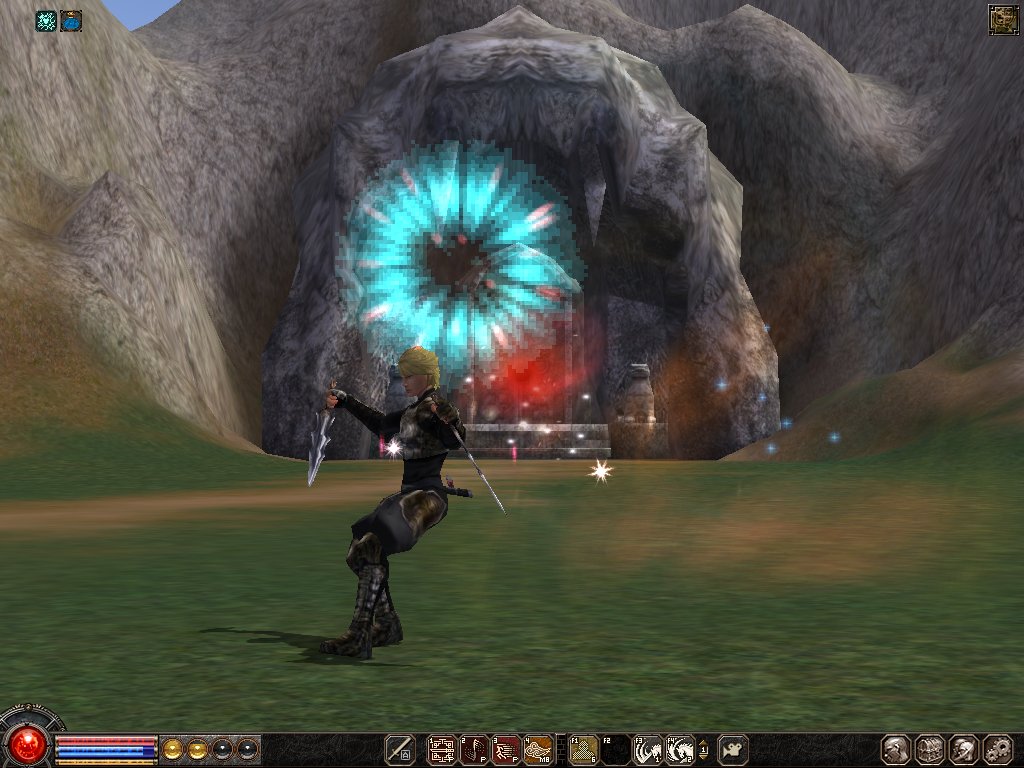Open the friends list two-heads button
Image resolution: width=1024 pixels, height=768 pixels.
964,749
